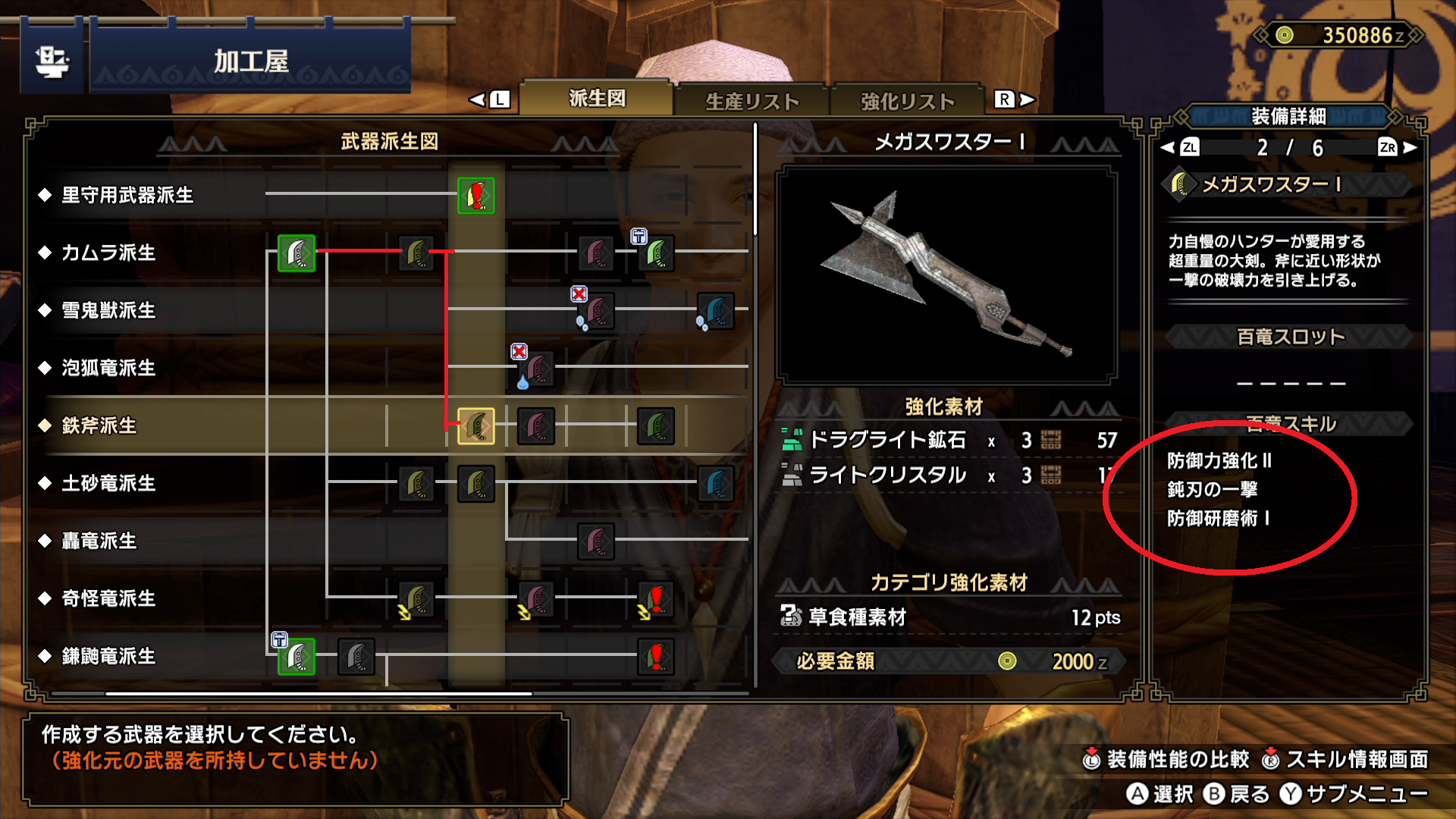Select the blue greatsword node in 雪鬼獣派生
Image resolution: width=1456 pixels, height=819 pixels.
[x=715, y=310]
